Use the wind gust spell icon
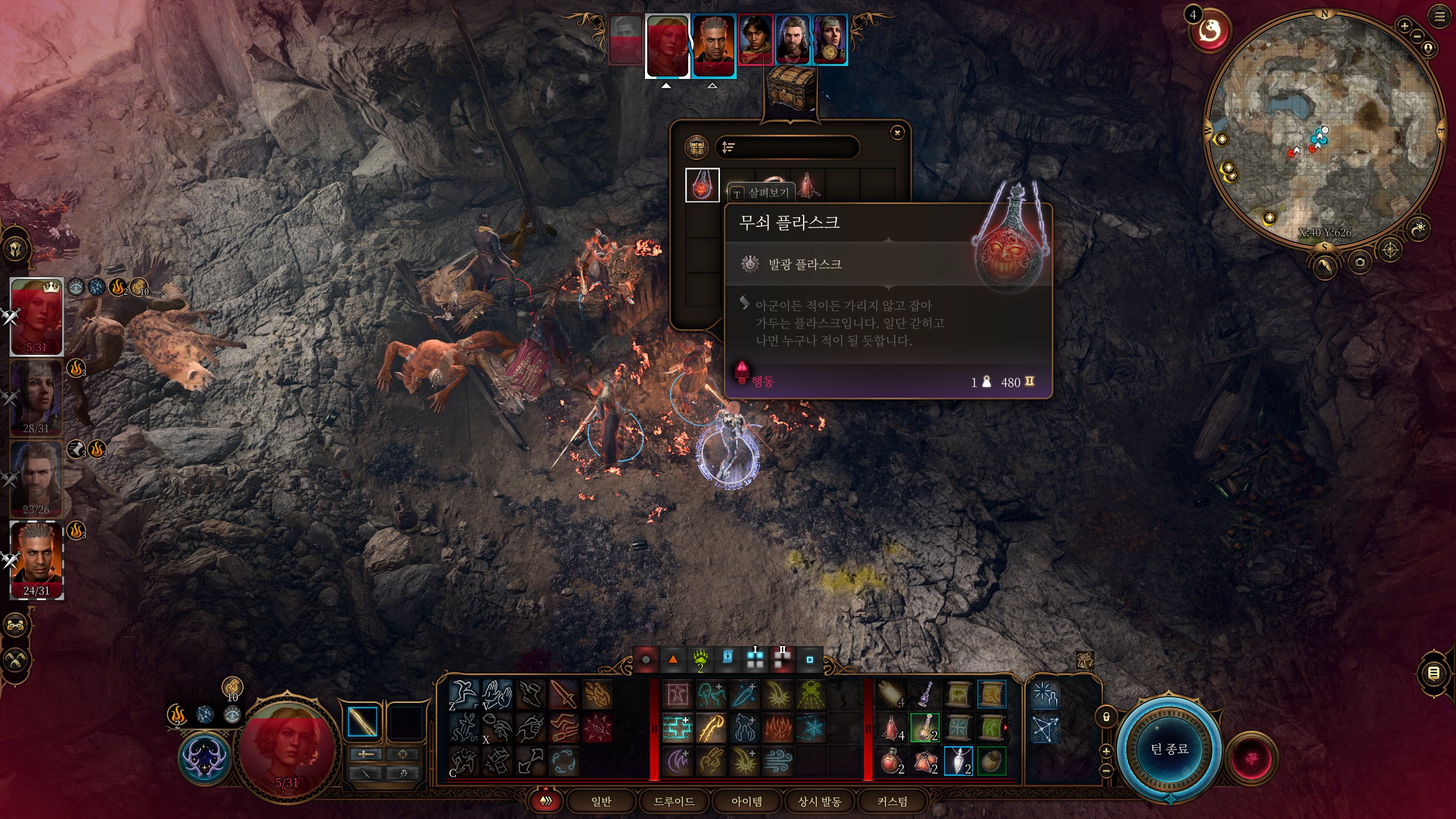 click(x=777, y=762)
